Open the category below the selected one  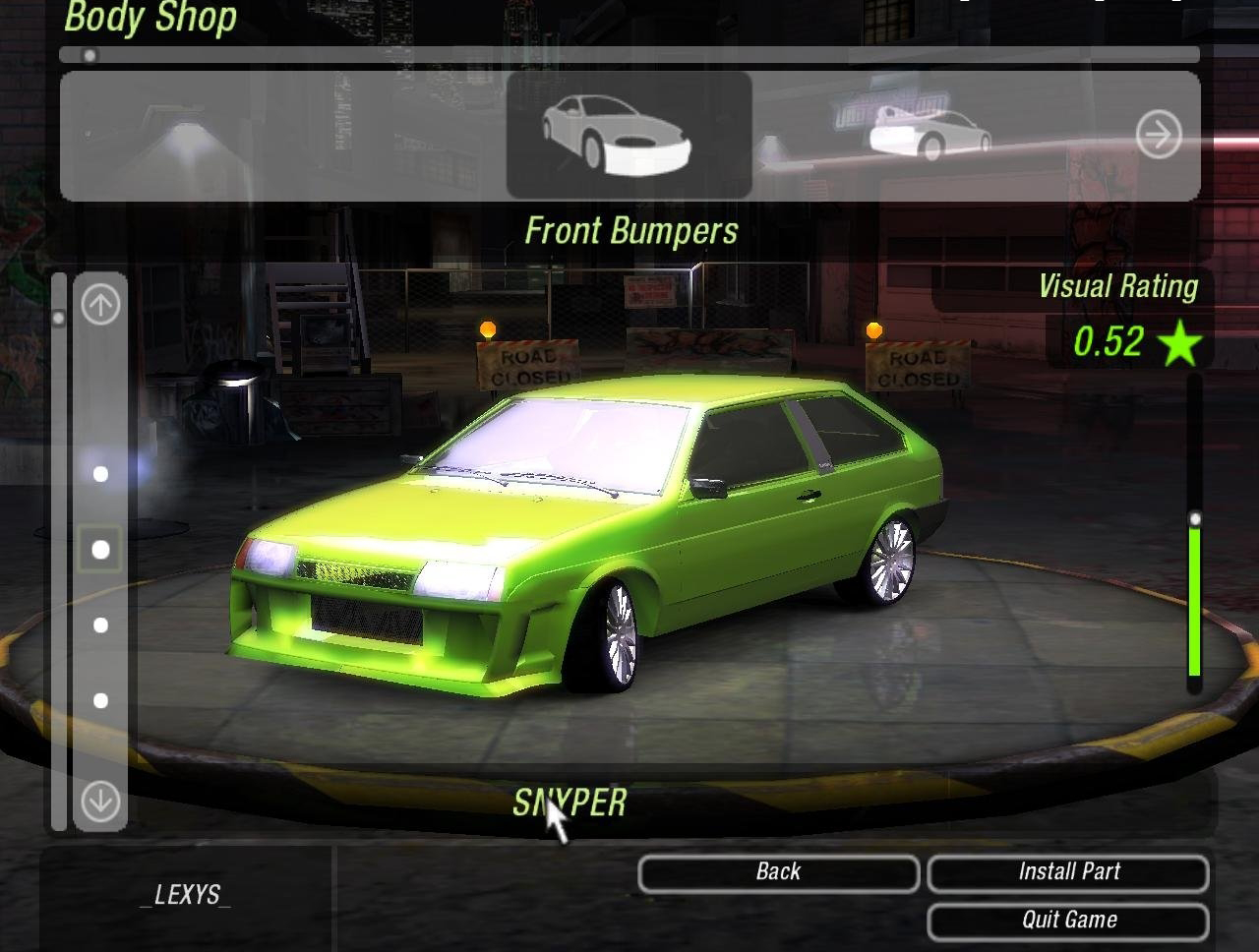(99, 624)
